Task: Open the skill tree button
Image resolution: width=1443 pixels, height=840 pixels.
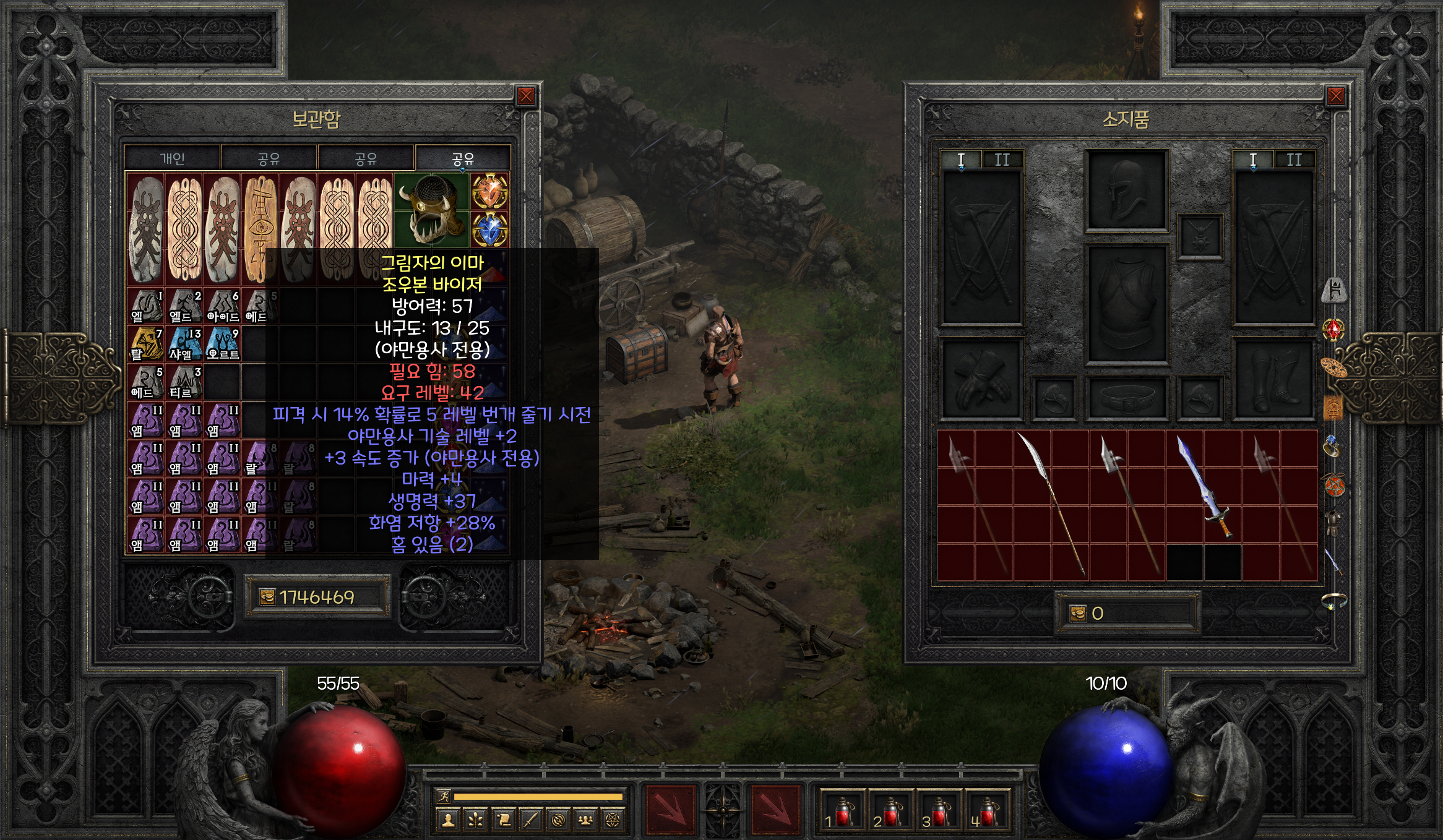Action: point(476,820)
